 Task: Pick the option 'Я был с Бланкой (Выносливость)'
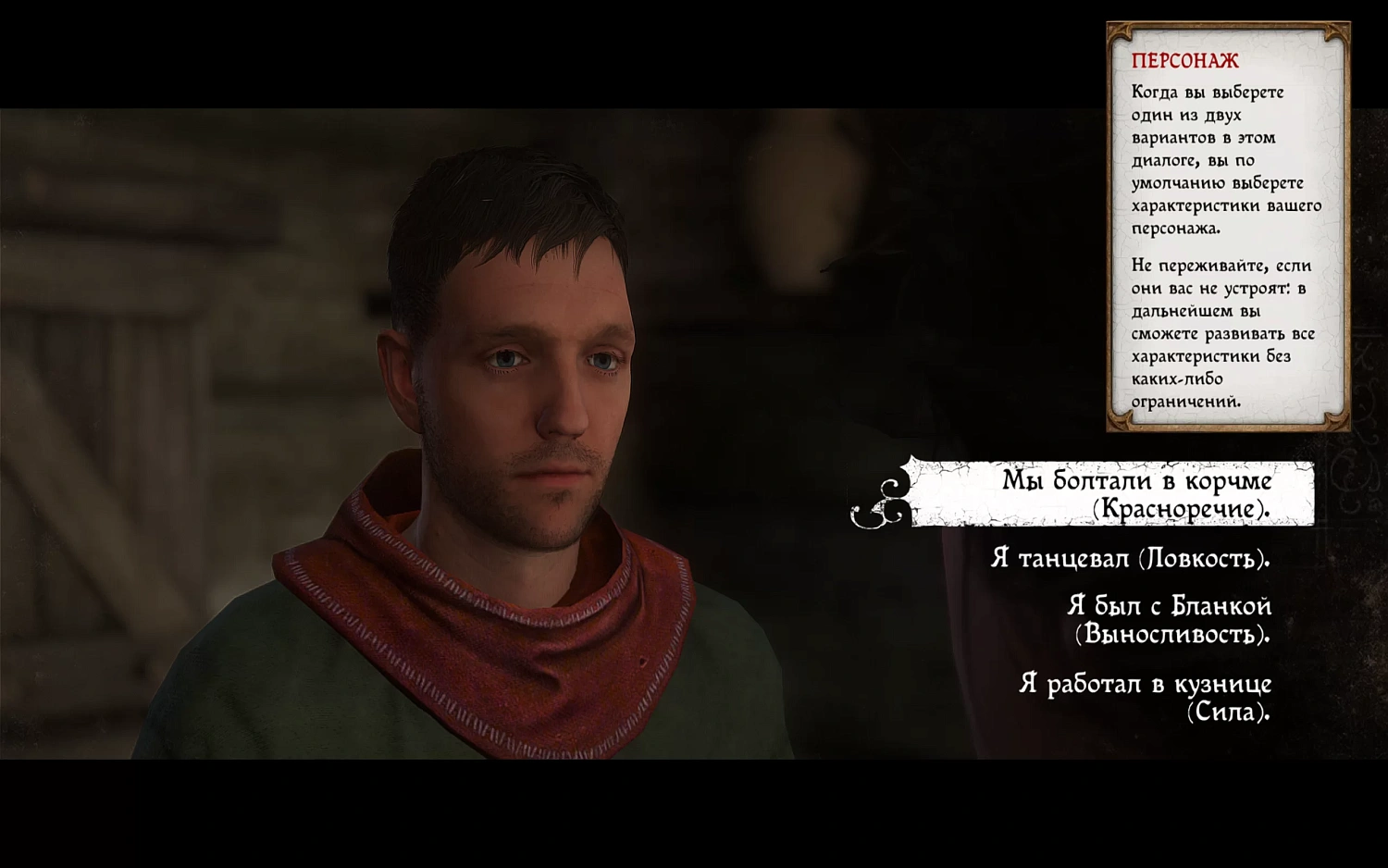[x=1171, y=620]
